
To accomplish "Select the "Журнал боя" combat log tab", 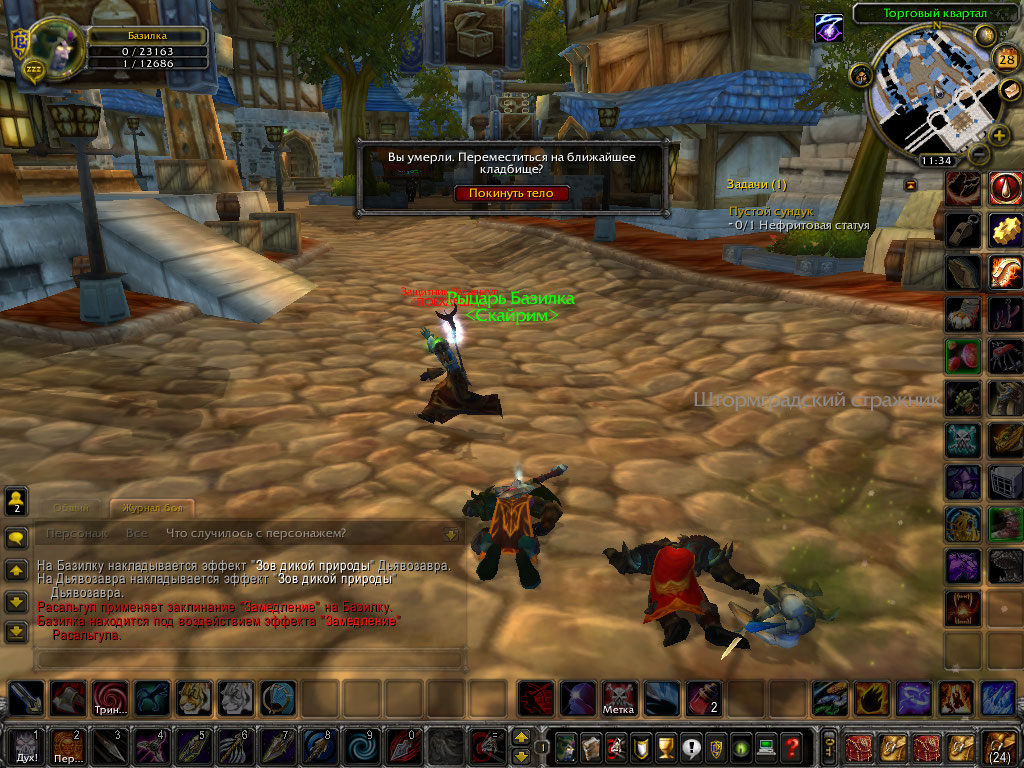I will coord(151,508).
